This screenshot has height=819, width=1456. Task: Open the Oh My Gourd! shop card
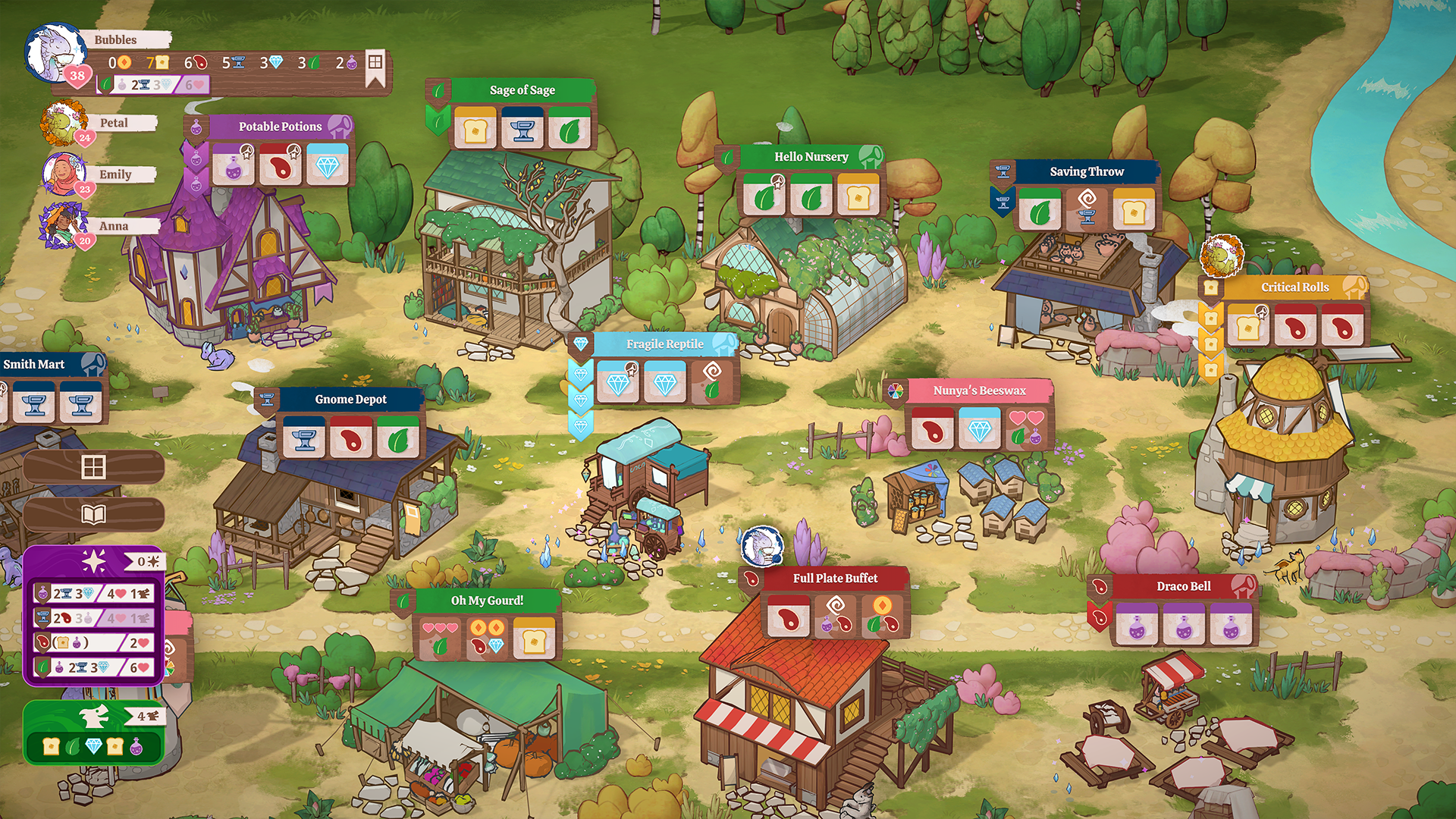487,601
